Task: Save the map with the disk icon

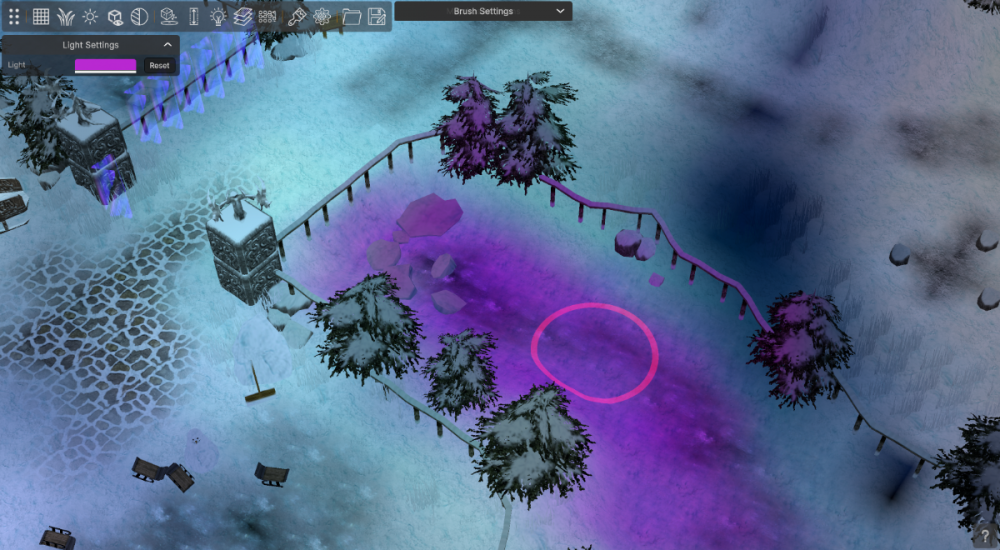Action: click(x=376, y=16)
